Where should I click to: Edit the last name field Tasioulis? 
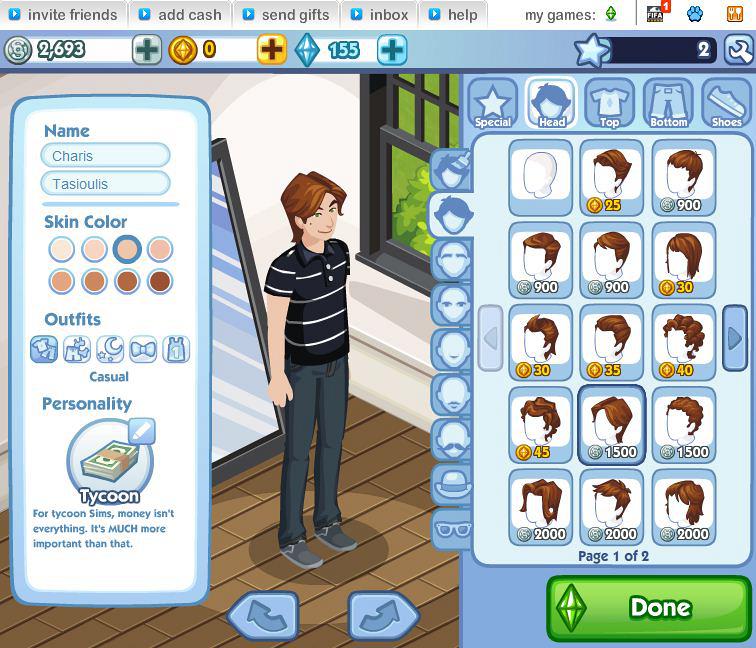click(x=105, y=184)
